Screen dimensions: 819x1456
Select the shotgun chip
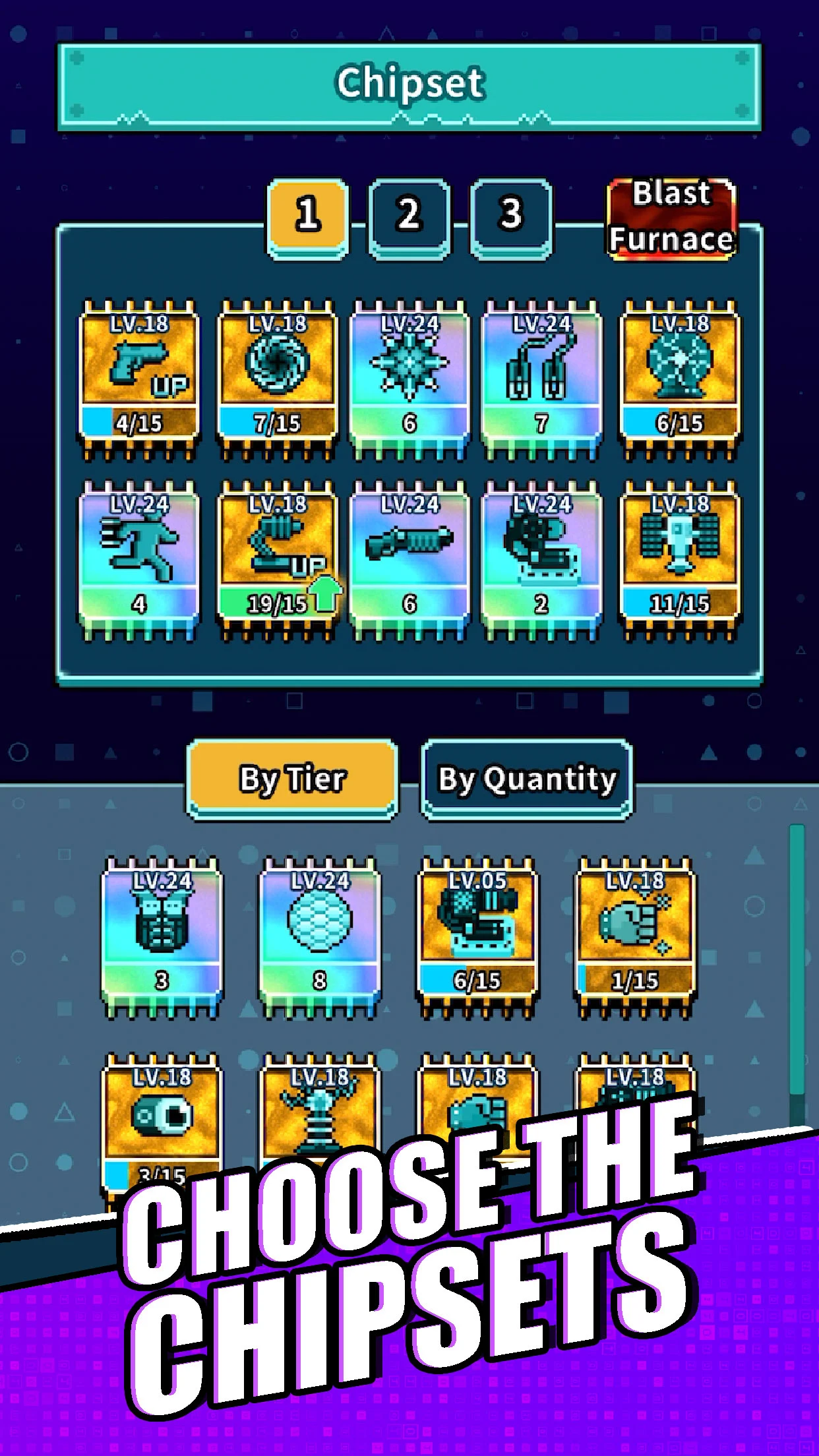[x=409, y=559]
